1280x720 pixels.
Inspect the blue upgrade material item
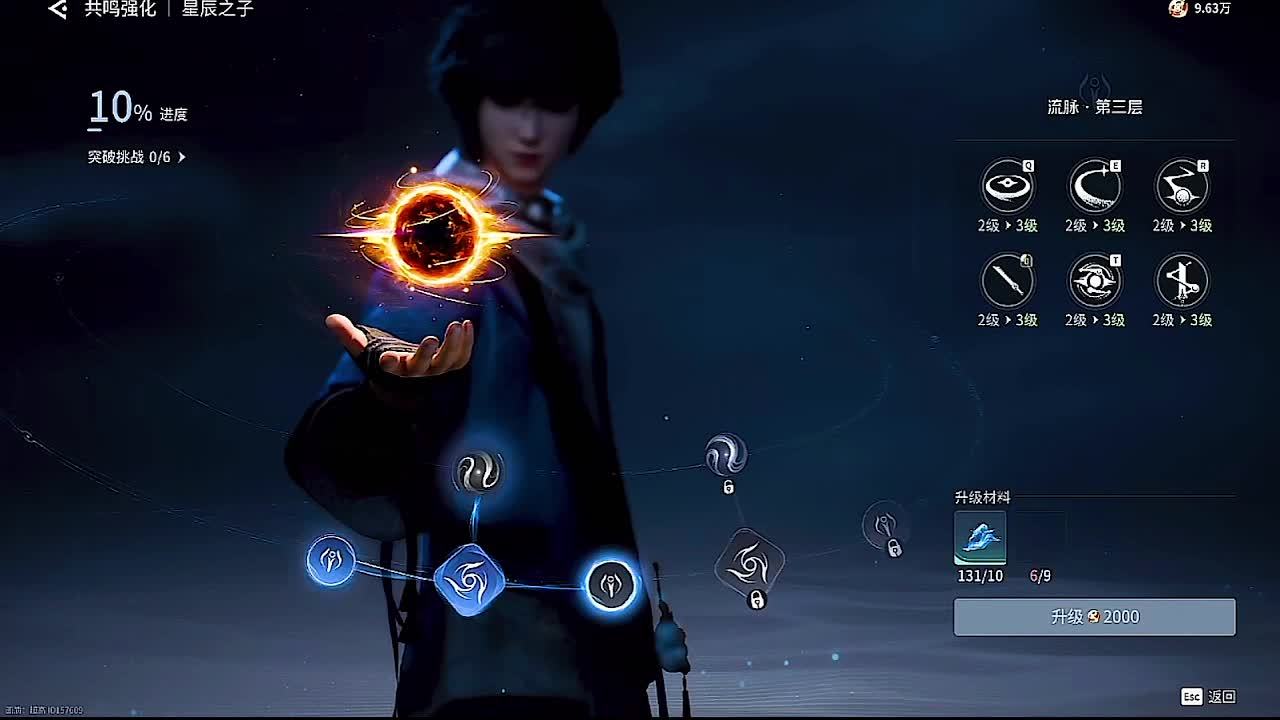(x=980, y=538)
